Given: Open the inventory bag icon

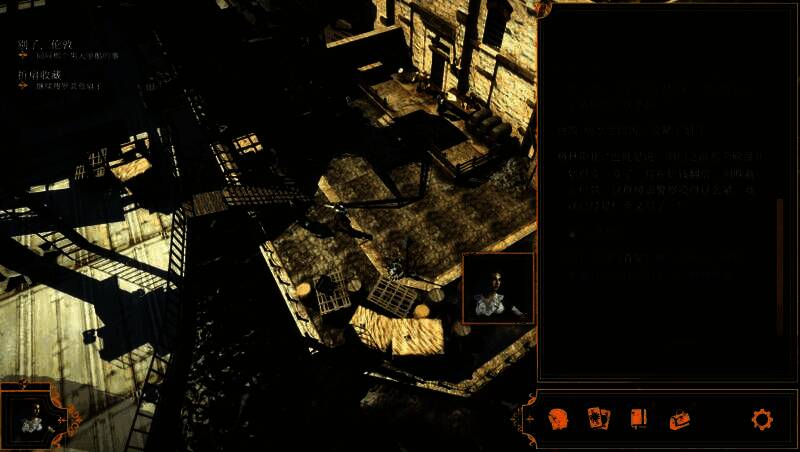Looking at the screenshot, I should [x=681, y=419].
